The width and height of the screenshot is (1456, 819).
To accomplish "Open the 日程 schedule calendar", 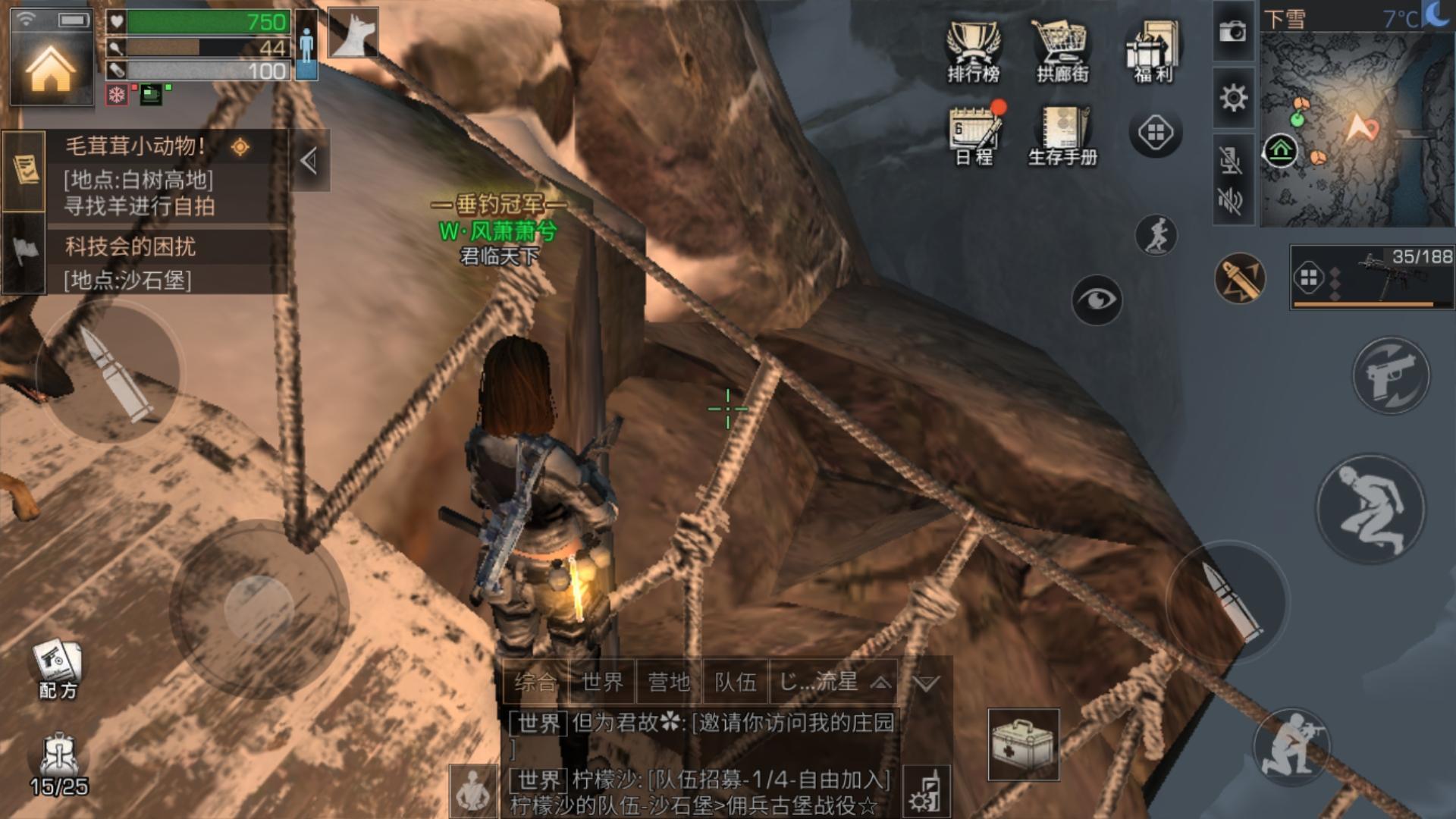I will click(x=974, y=135).
